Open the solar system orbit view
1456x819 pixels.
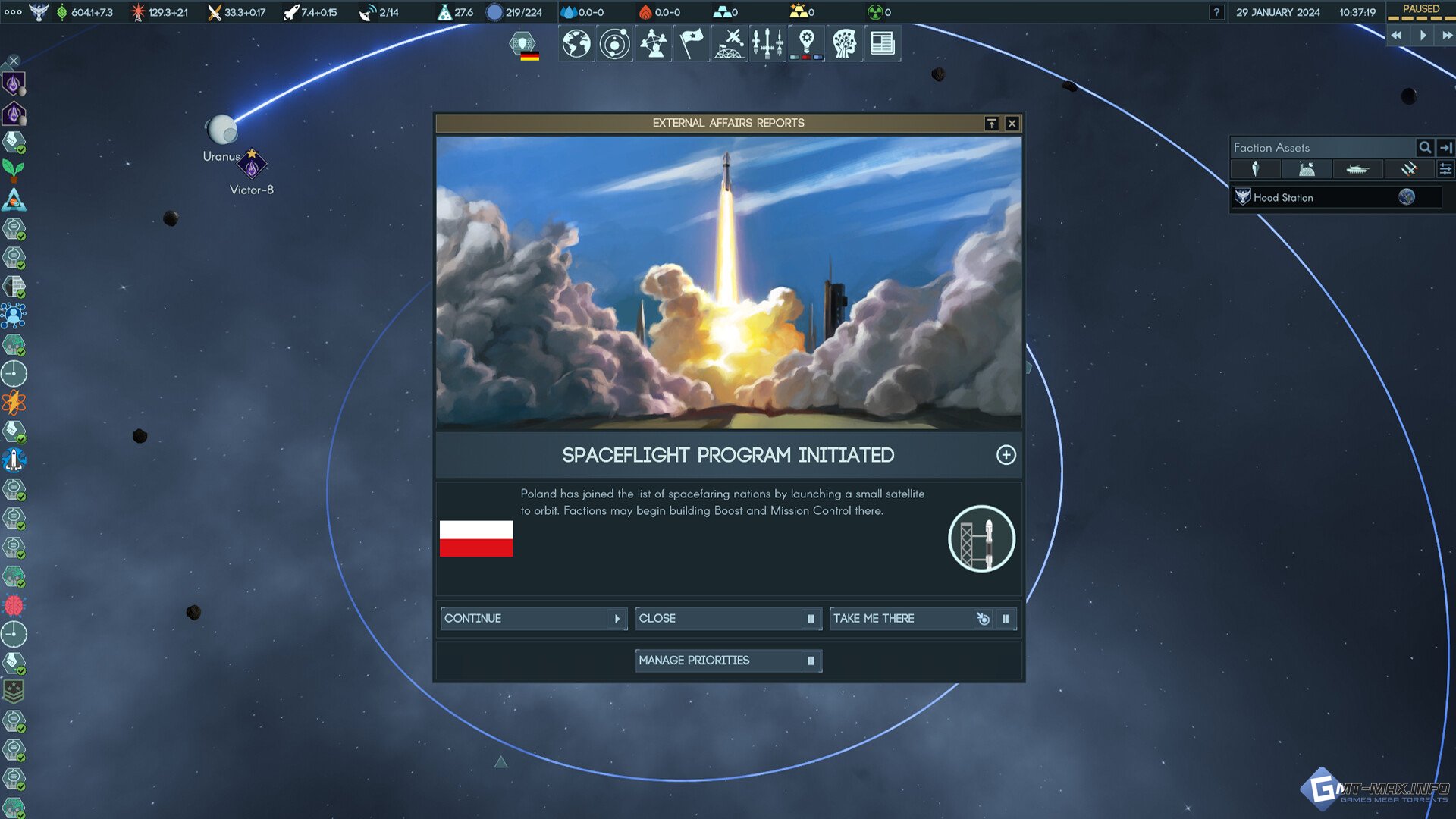[x=614, y=43]
